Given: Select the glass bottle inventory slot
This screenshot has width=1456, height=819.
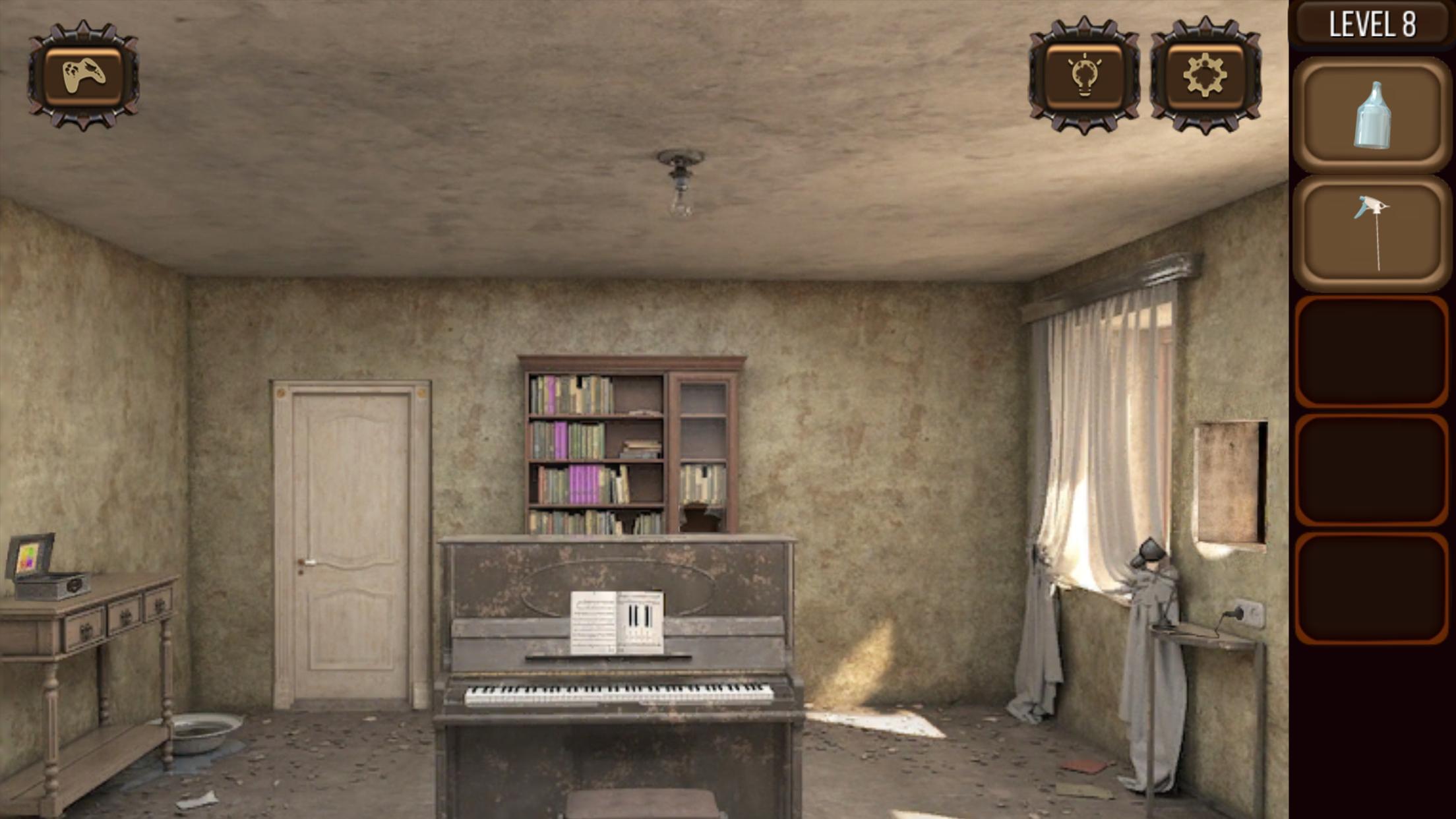Looking at the screenshot, I should [1372, 115].
